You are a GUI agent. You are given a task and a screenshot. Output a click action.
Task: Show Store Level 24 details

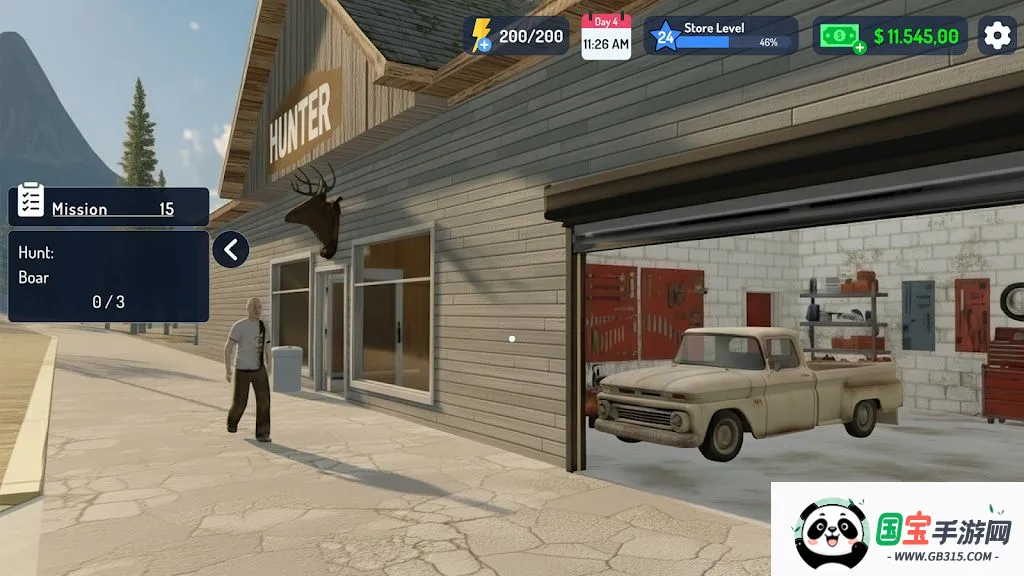point(721,36)
